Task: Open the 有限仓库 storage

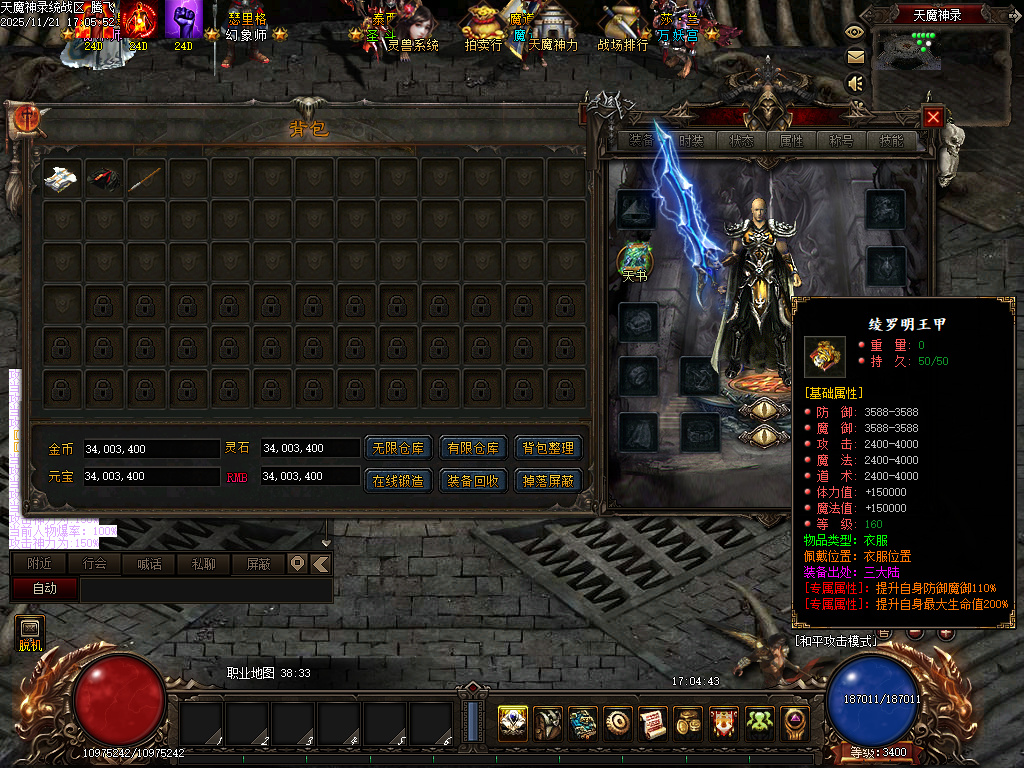Action: 473,448
